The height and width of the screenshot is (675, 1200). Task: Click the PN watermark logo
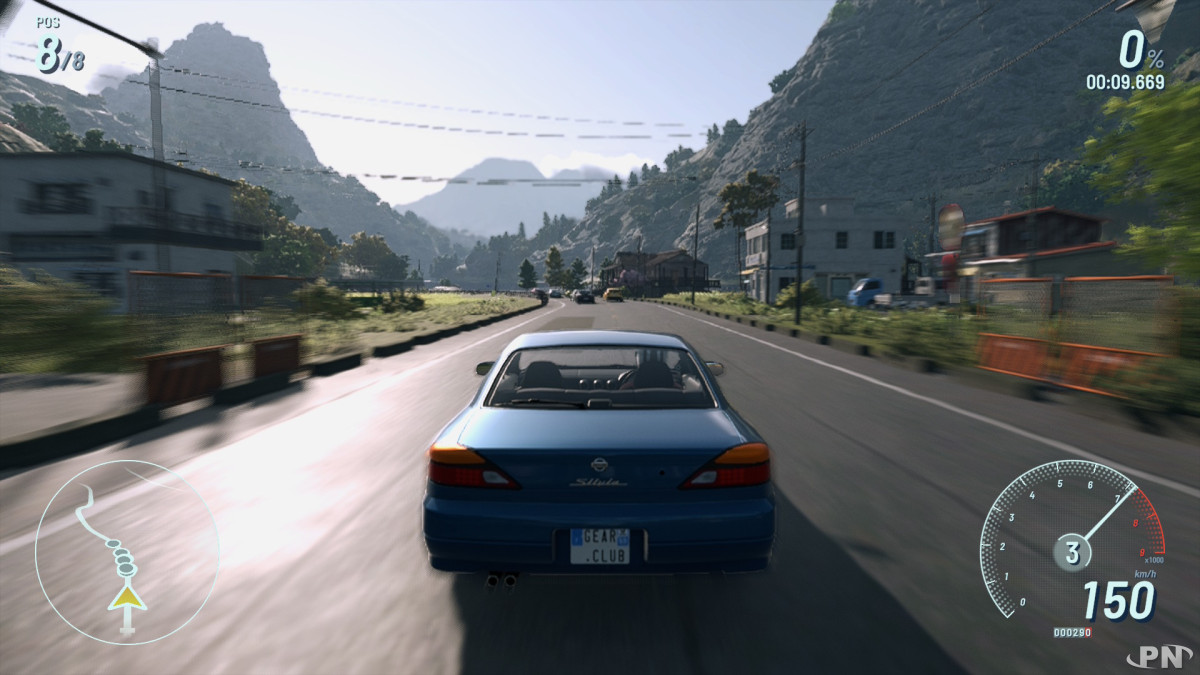pos(1159,657)
